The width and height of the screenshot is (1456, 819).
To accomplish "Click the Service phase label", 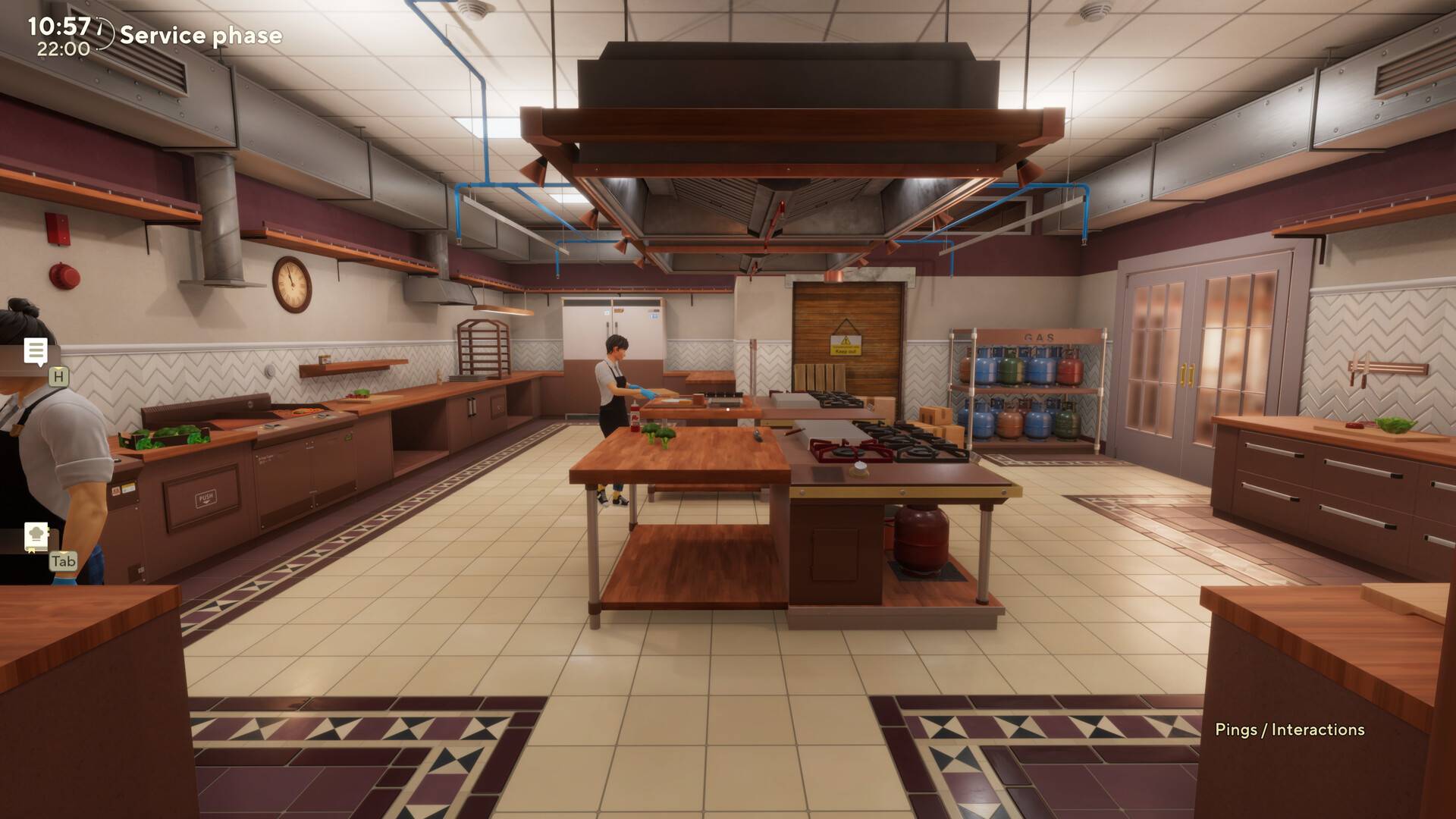I will click(x=203, y=35).
